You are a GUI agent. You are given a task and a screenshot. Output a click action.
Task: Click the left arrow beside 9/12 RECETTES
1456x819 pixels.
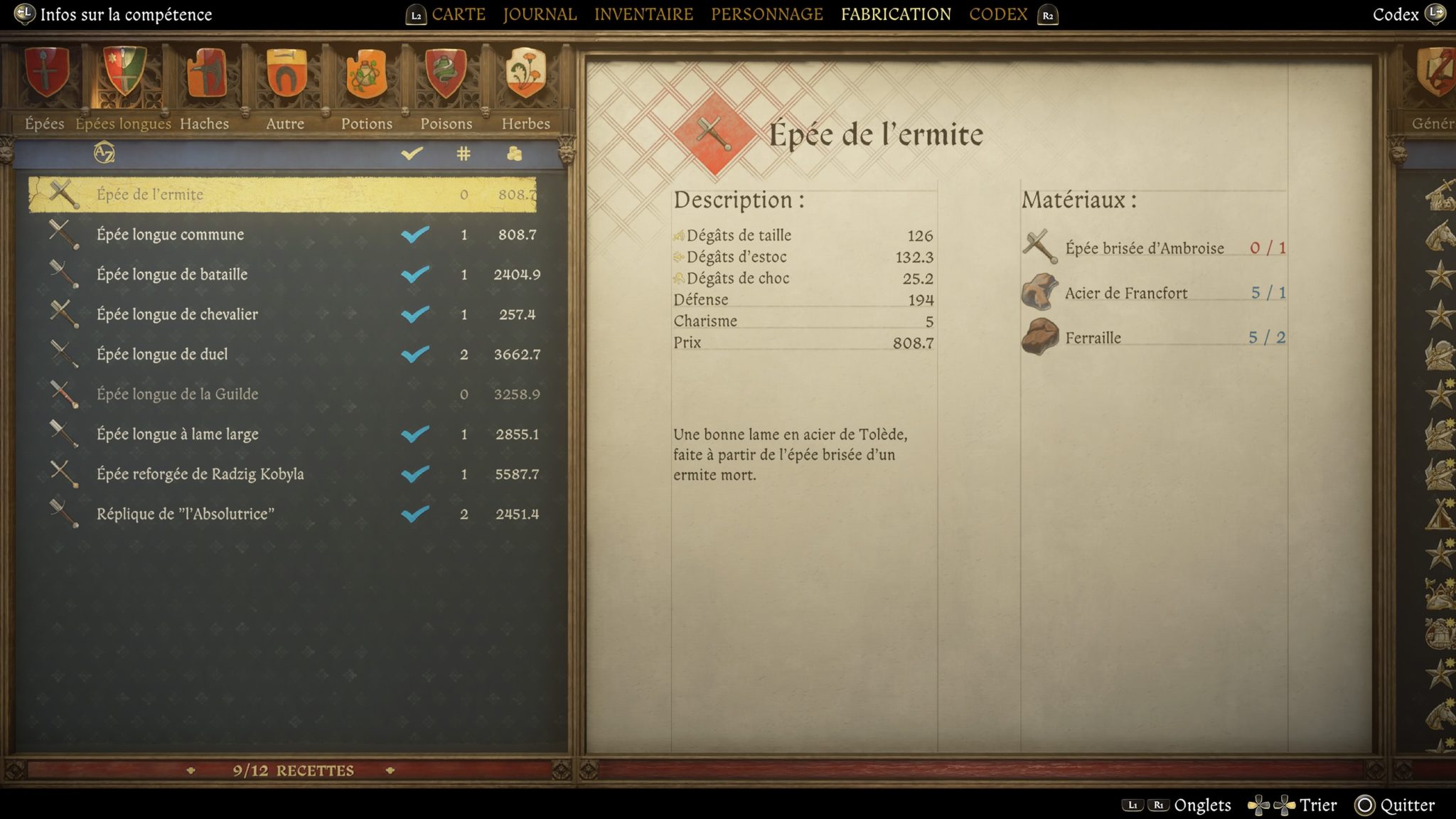(x=191, y=770)
